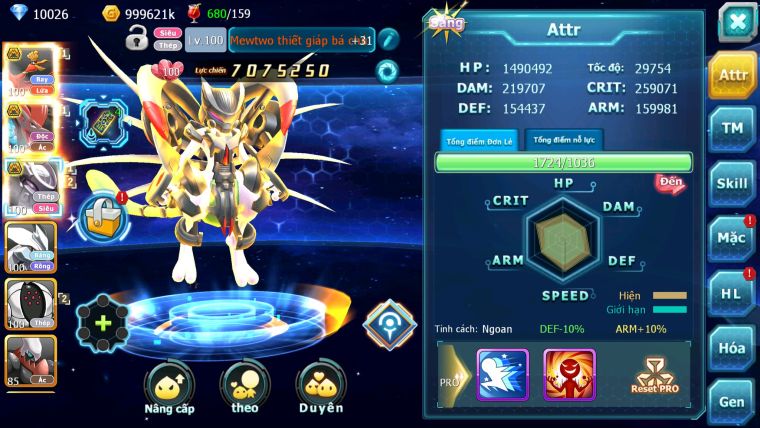
Task: Select the blue running figure skill icon
Action: click(502, 374)
